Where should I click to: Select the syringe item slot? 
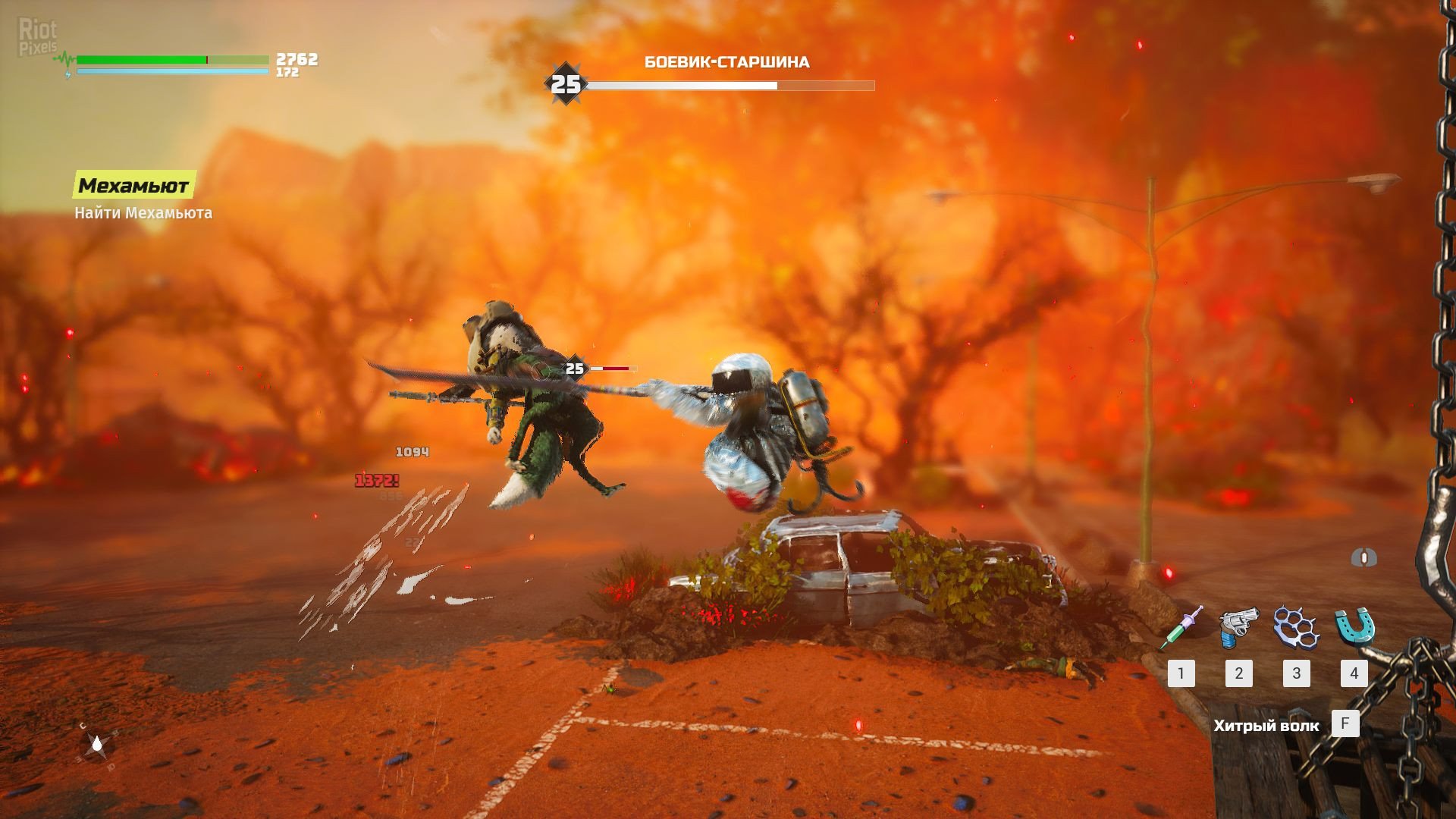coord(1181,628)
